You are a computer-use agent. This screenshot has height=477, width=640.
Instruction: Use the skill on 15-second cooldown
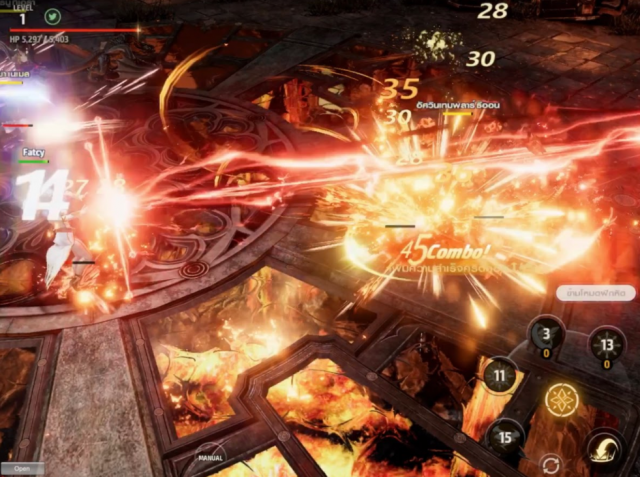[x=505, y=437]
